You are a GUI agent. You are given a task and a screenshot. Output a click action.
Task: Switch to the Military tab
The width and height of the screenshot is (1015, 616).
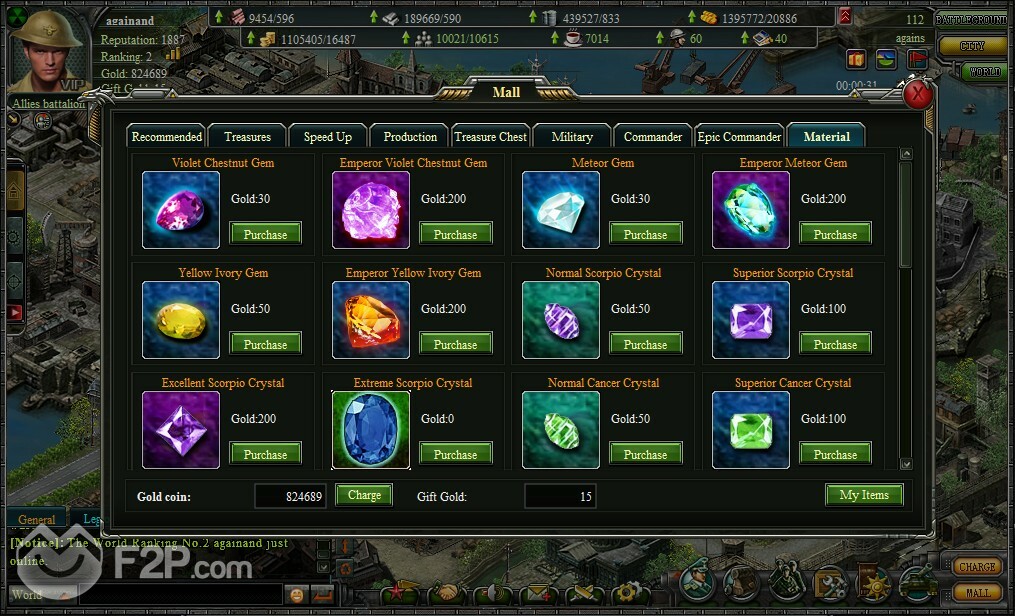point(572,137)
